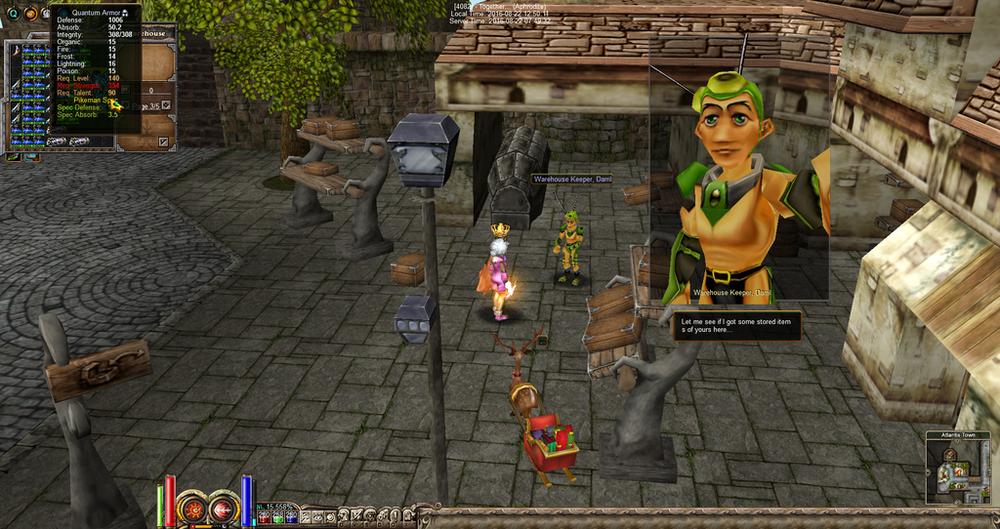Click the button at the warehouse panel's bottom-right corner

(x=163, y=142)
